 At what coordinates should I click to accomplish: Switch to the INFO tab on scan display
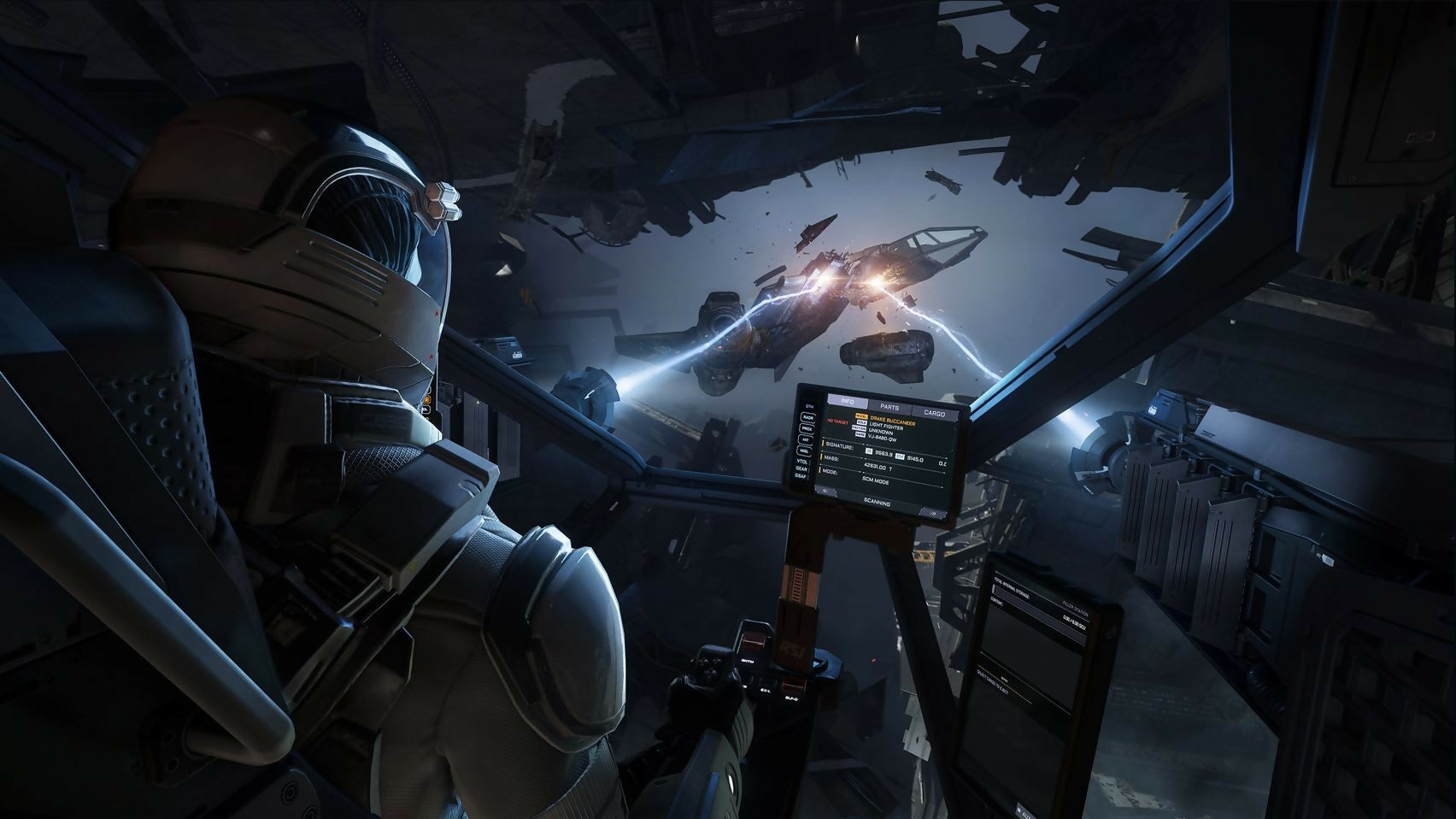[x=847, y=401]
